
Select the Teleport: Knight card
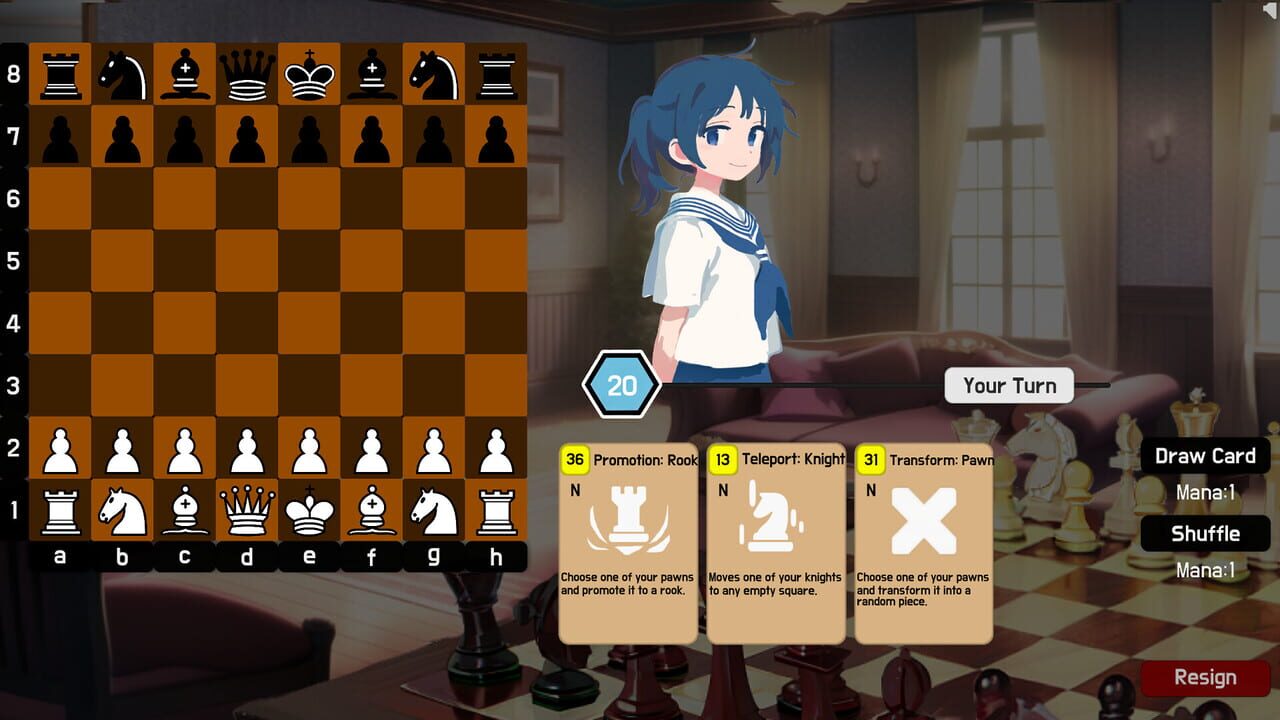pos(775,545)
